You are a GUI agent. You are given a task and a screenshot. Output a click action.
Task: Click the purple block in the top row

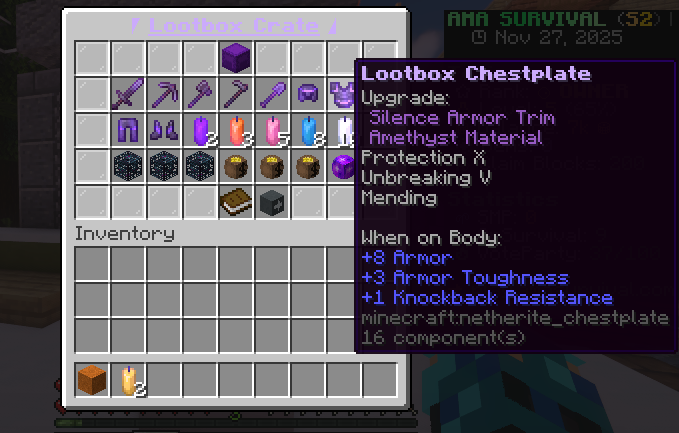pyautogui.click(x=236, y=57)
